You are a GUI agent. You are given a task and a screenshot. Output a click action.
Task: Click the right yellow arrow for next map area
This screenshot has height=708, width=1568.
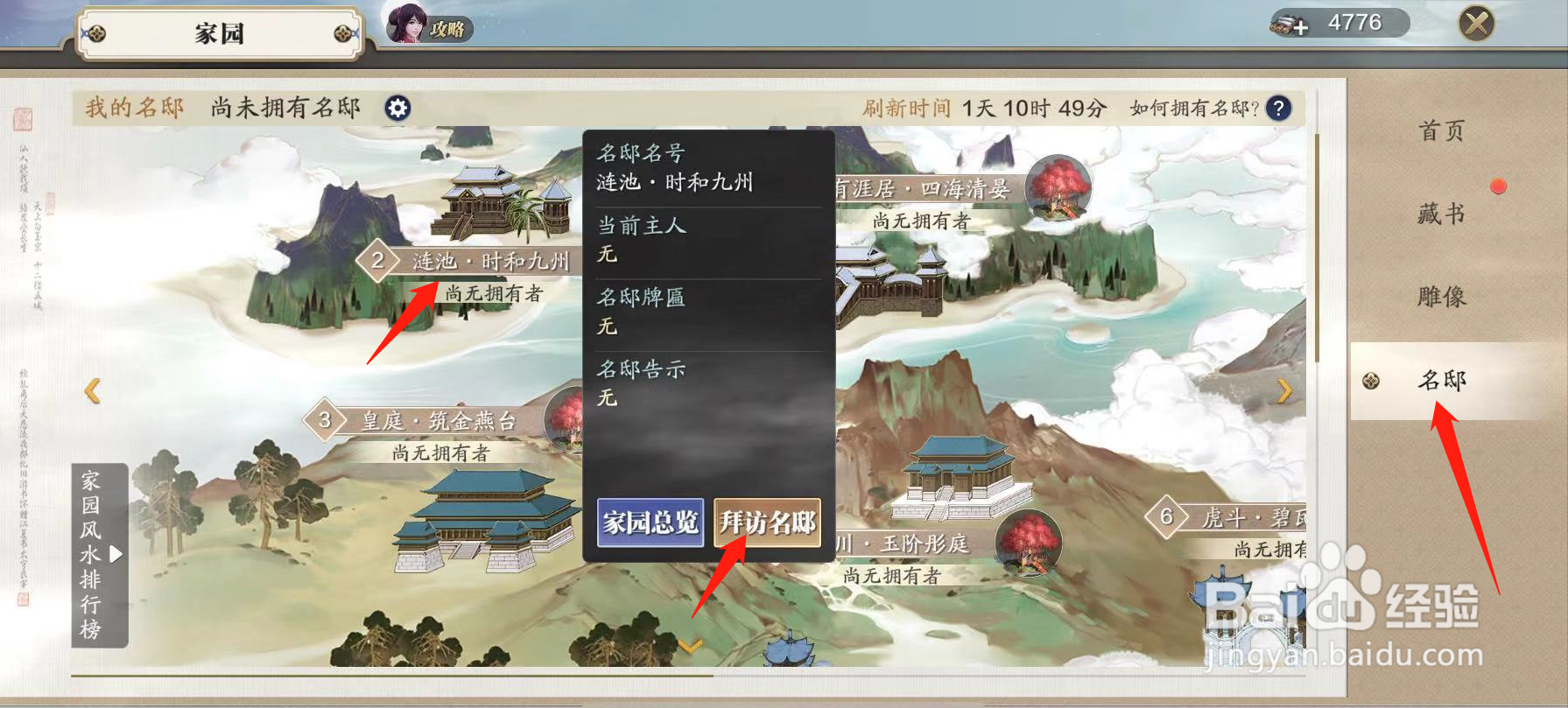point(1285,391)
